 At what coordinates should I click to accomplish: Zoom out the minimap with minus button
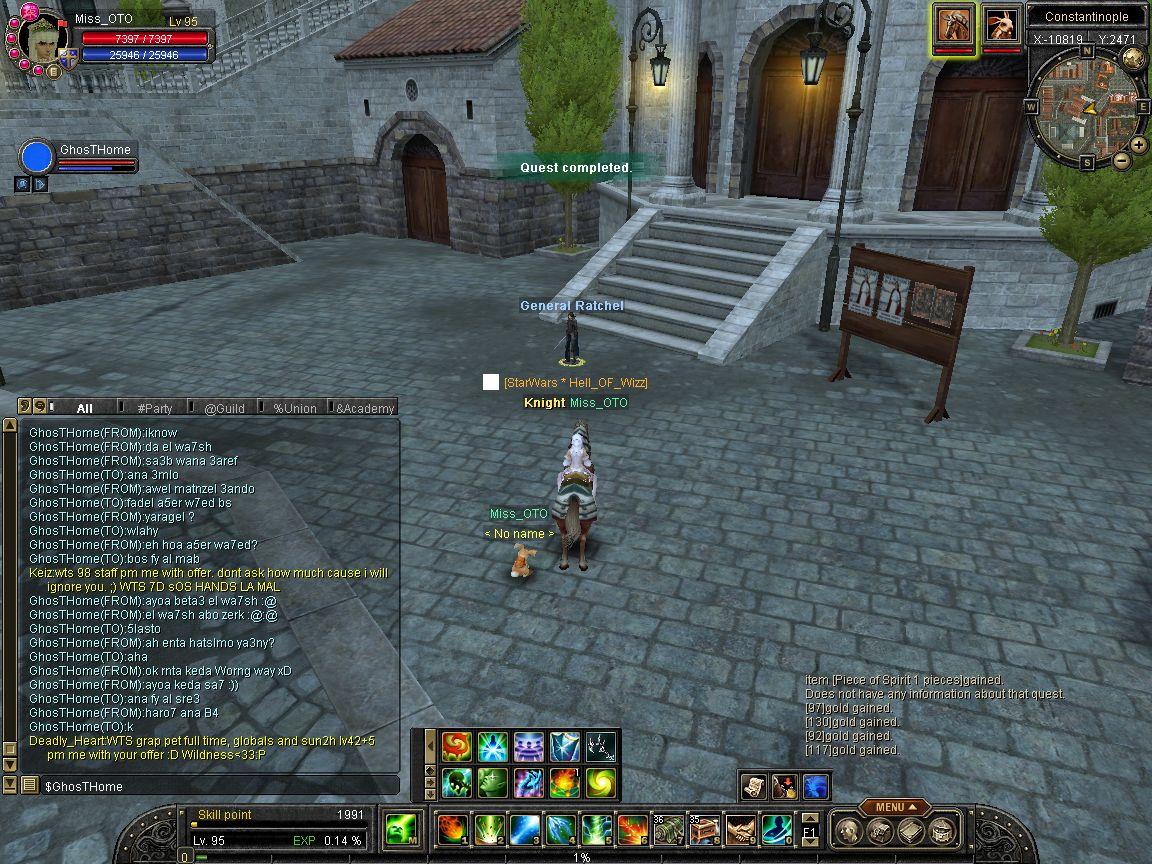(x=1121, y=160)
